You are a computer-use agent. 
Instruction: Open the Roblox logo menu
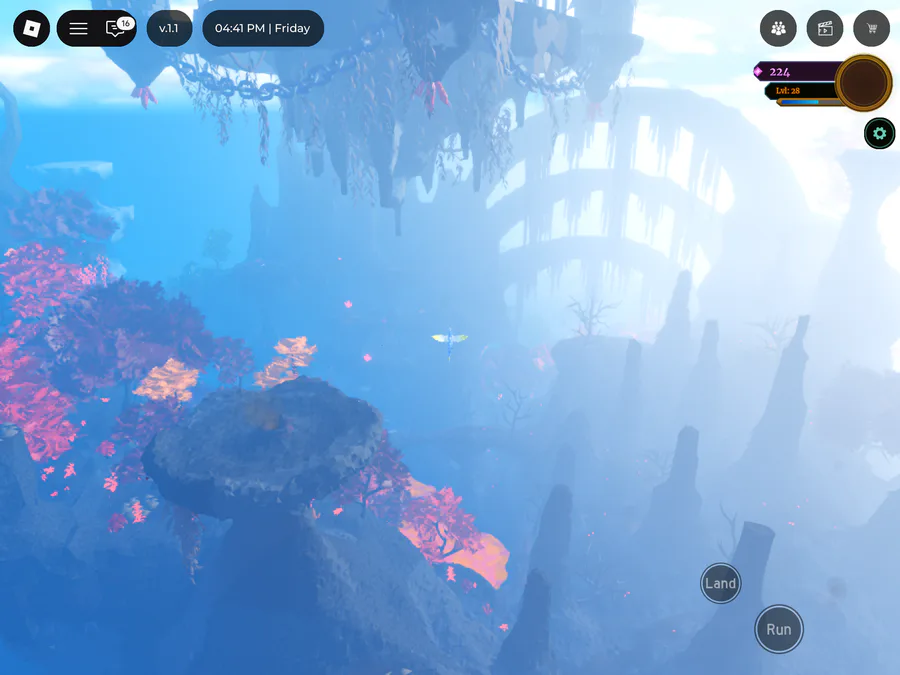coord(31,28)
